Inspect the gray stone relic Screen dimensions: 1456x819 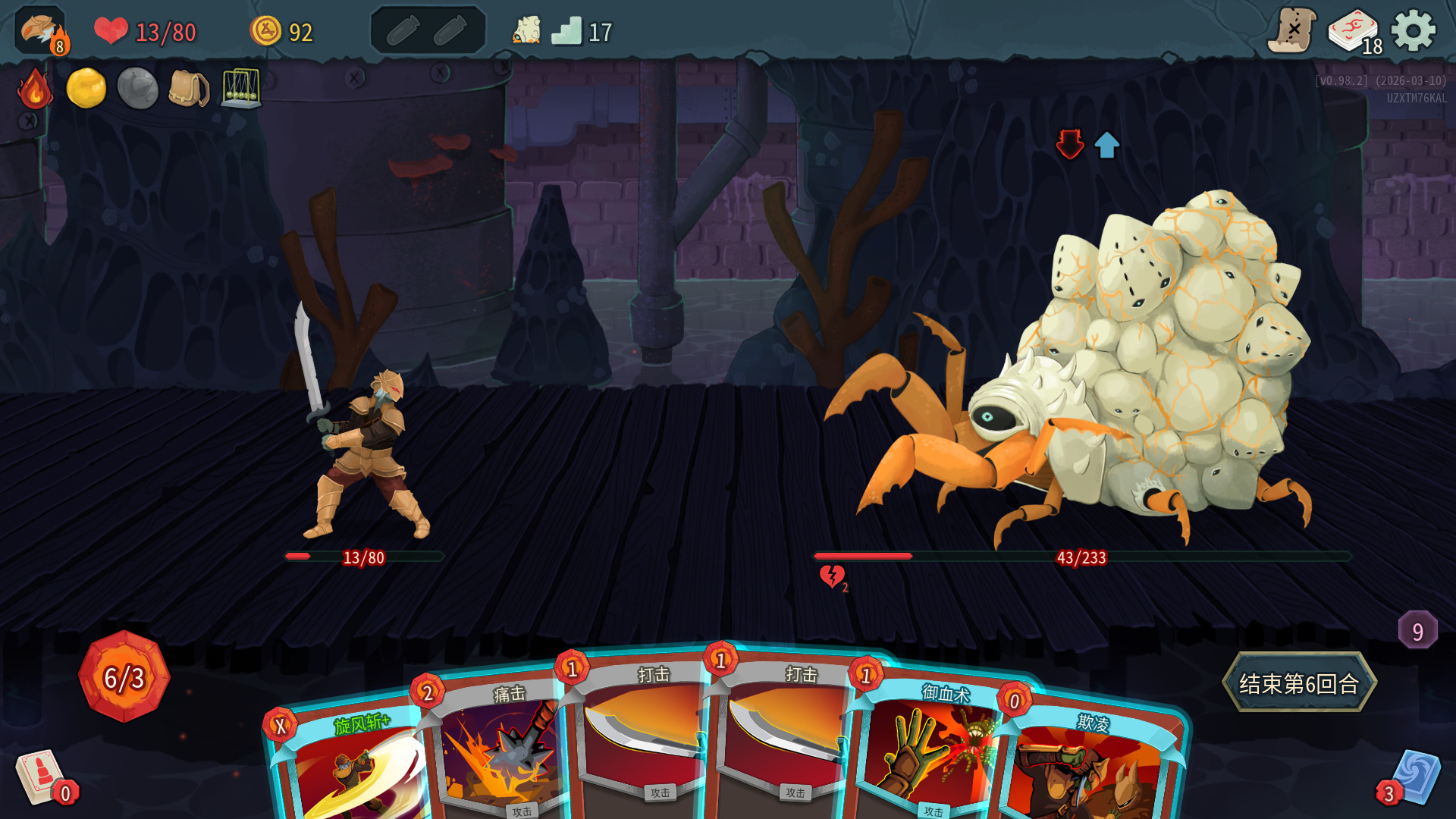[137, 88]
